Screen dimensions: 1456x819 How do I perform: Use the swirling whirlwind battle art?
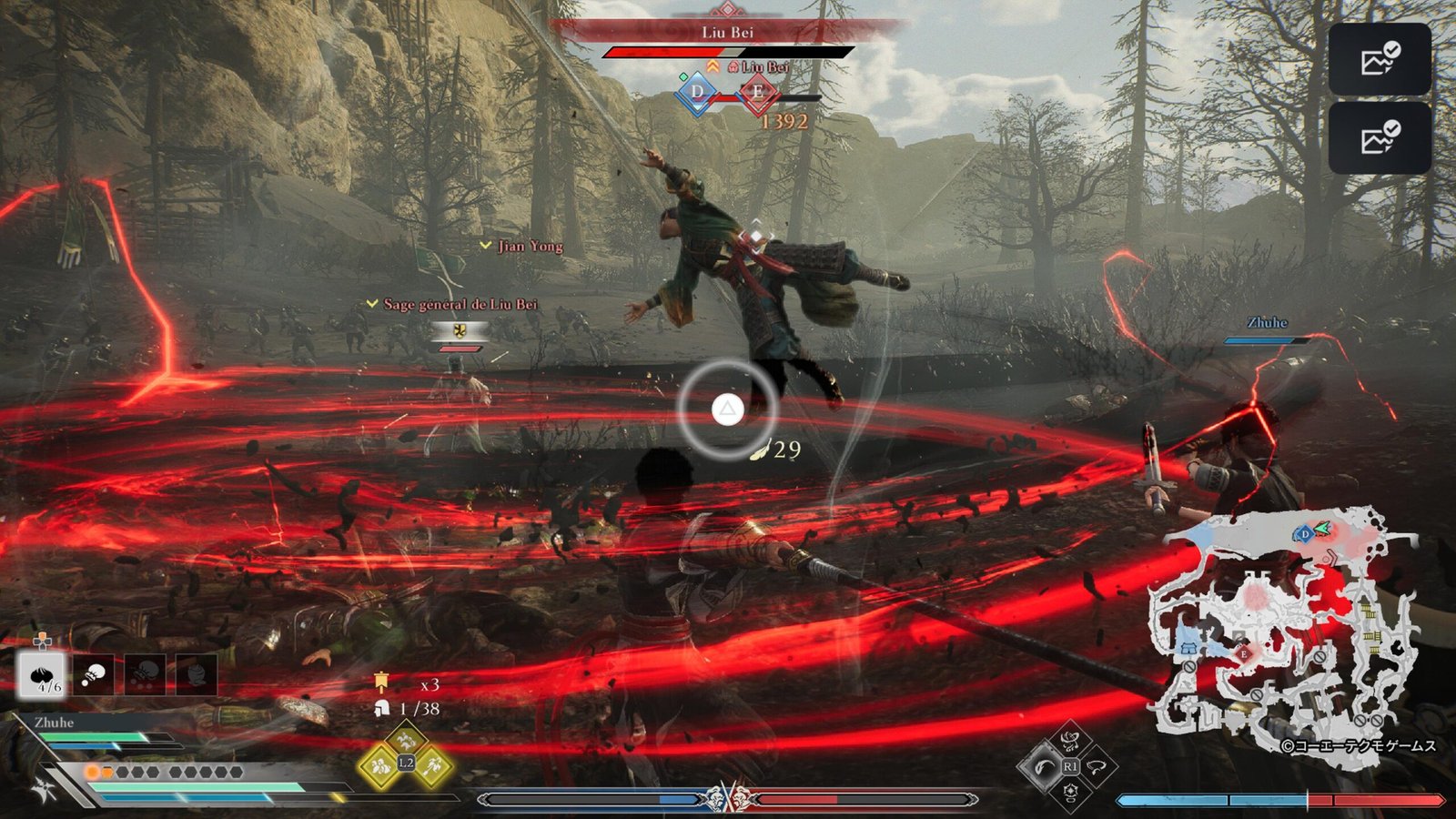pyautogui.click(x=1071, y=741)
